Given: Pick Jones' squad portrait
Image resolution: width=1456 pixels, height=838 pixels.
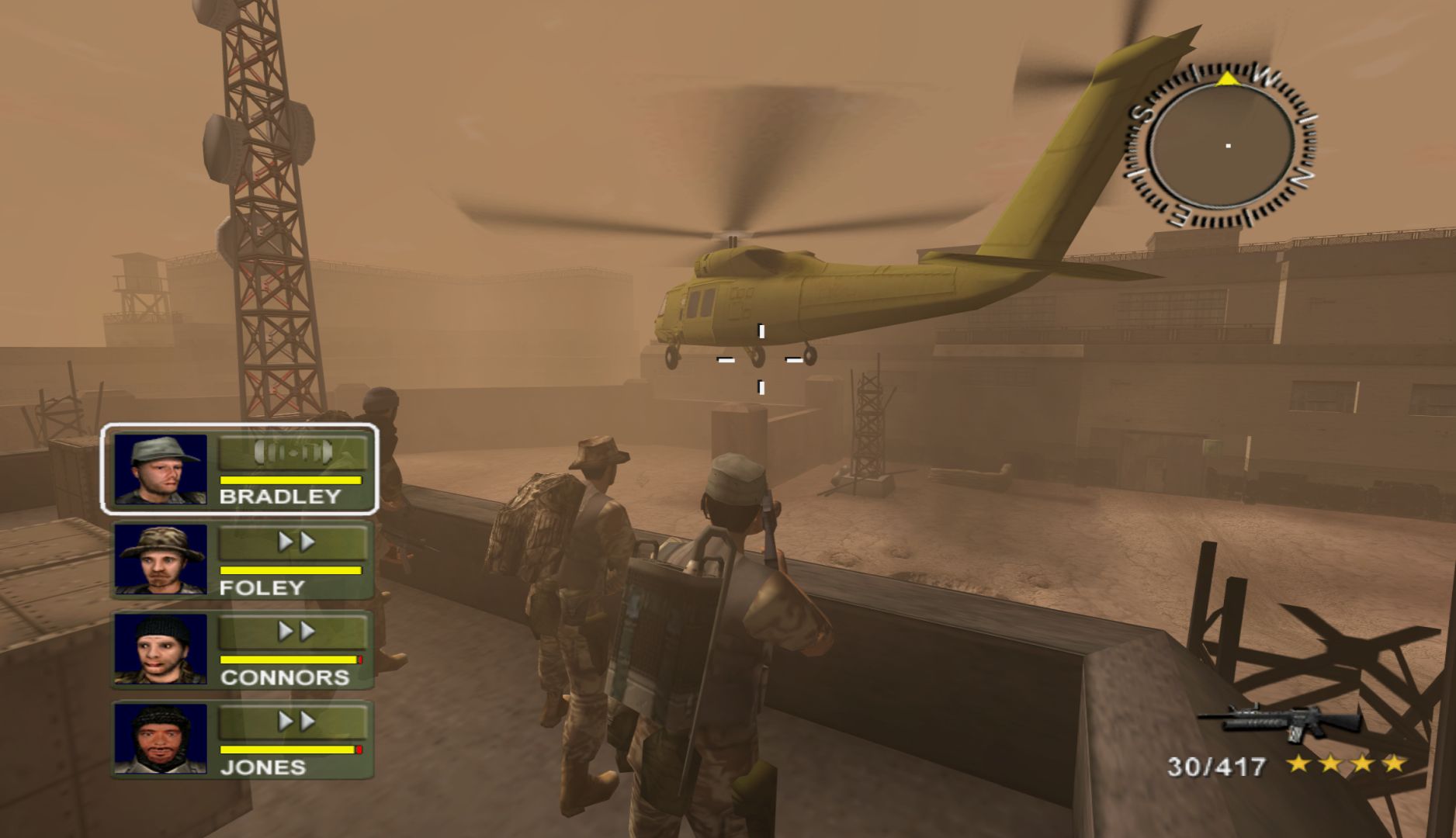Looking at the screenshot, I should click(x=161, y=739).
